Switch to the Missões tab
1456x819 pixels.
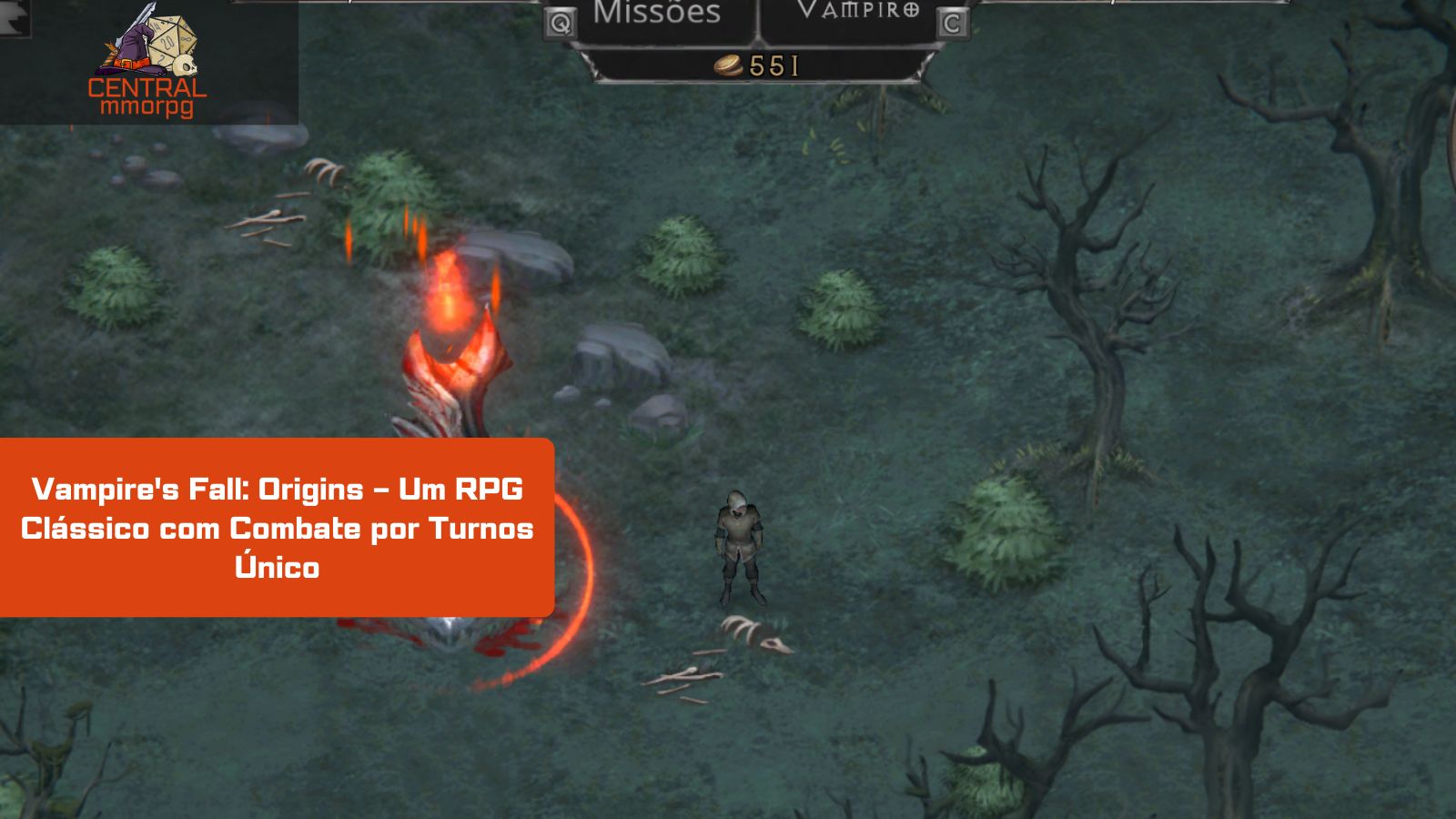(x=656, y=14)
